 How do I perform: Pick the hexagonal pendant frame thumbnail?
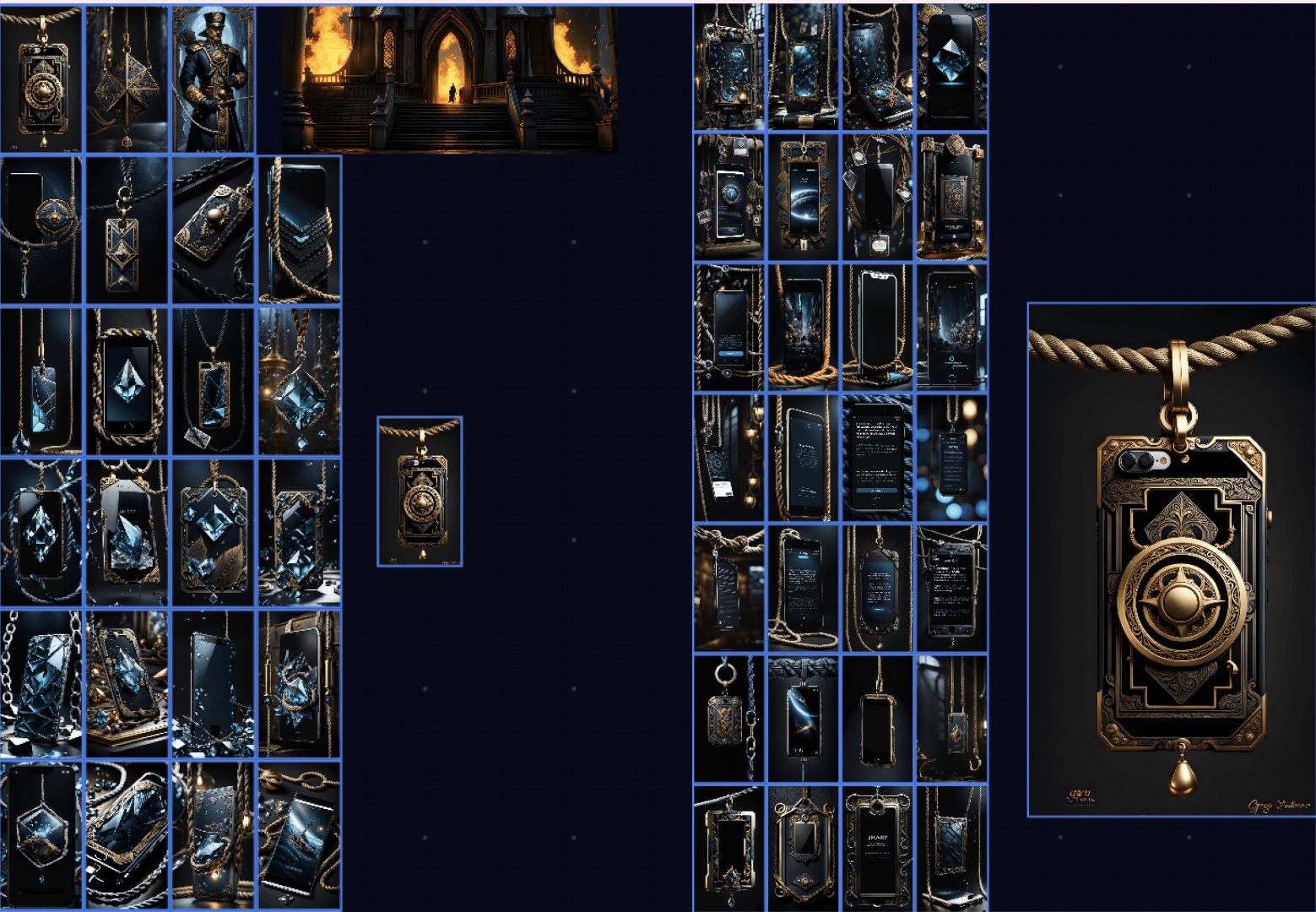point(41,834)
